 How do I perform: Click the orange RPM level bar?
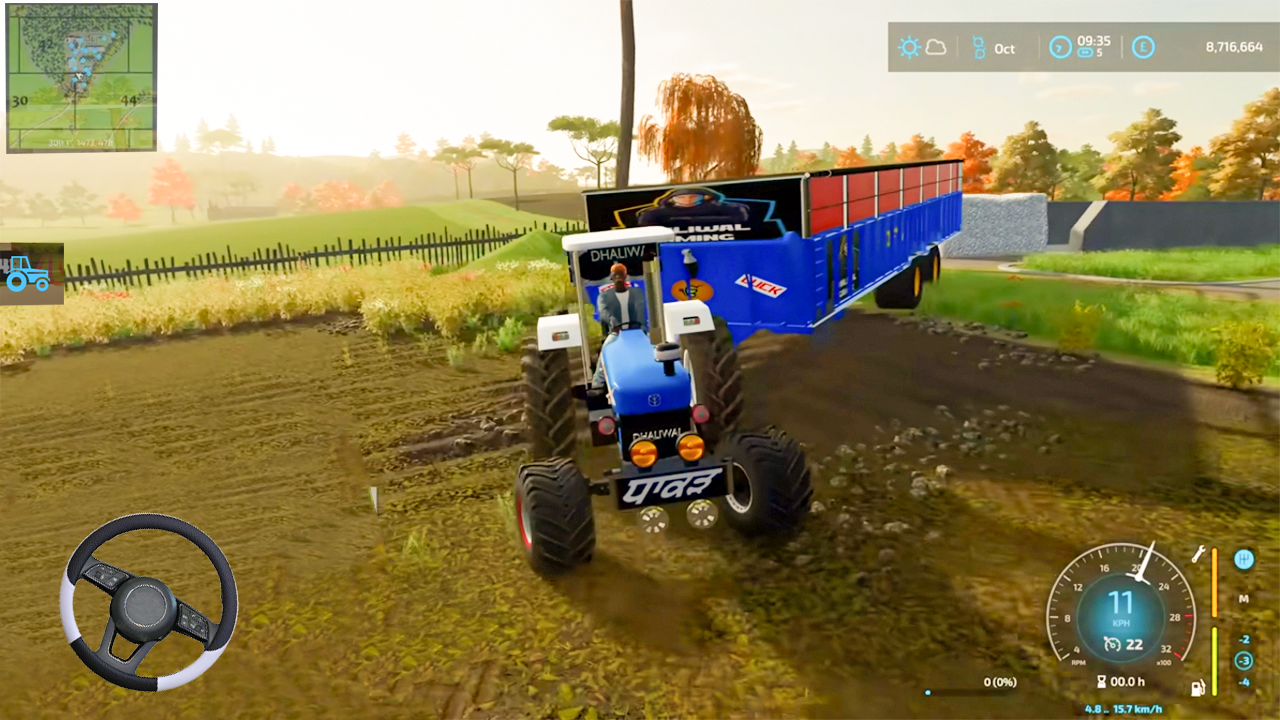click(1215, 583)
